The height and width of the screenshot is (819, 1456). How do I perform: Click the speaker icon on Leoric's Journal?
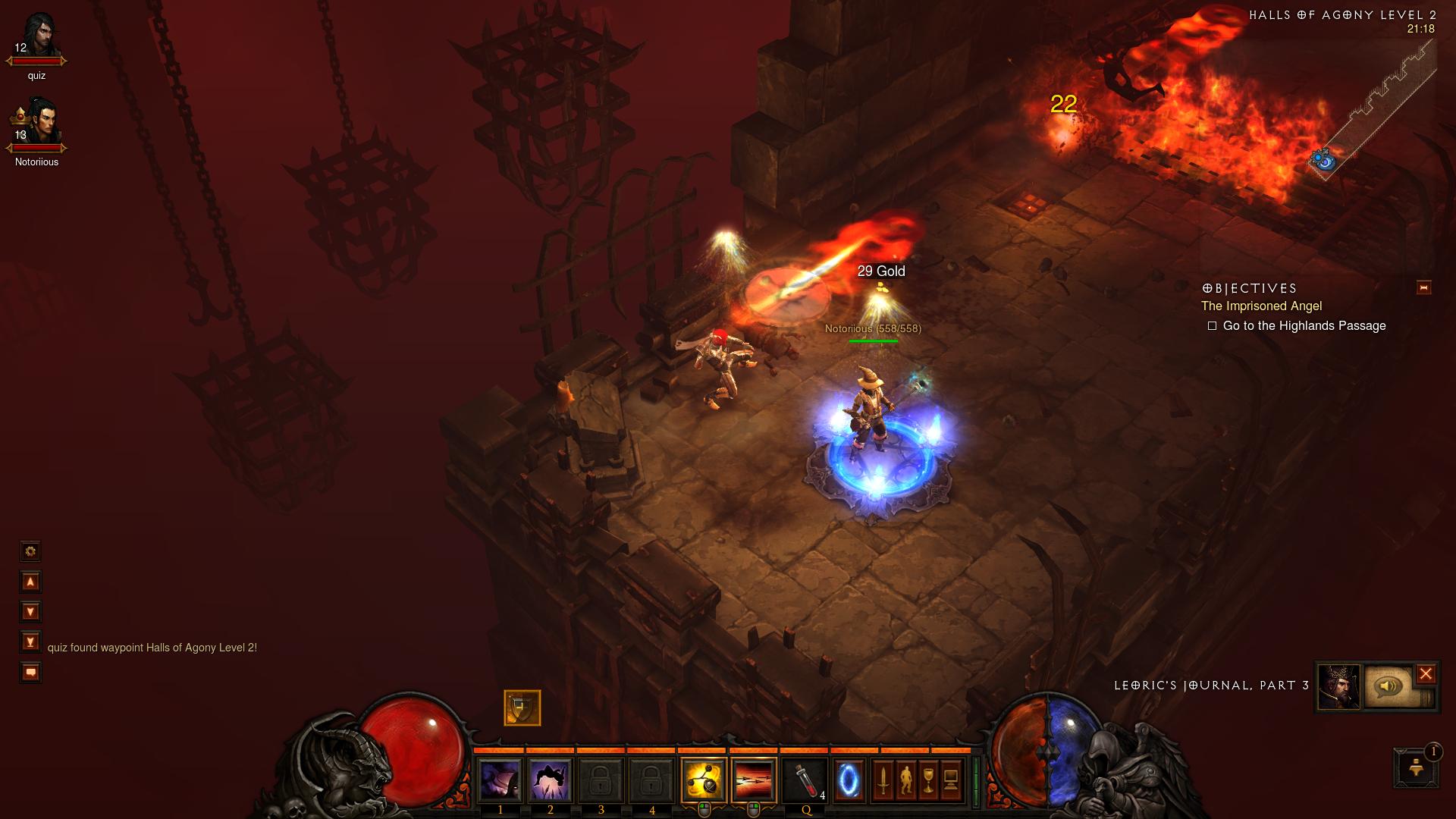tap(1389, 687)
